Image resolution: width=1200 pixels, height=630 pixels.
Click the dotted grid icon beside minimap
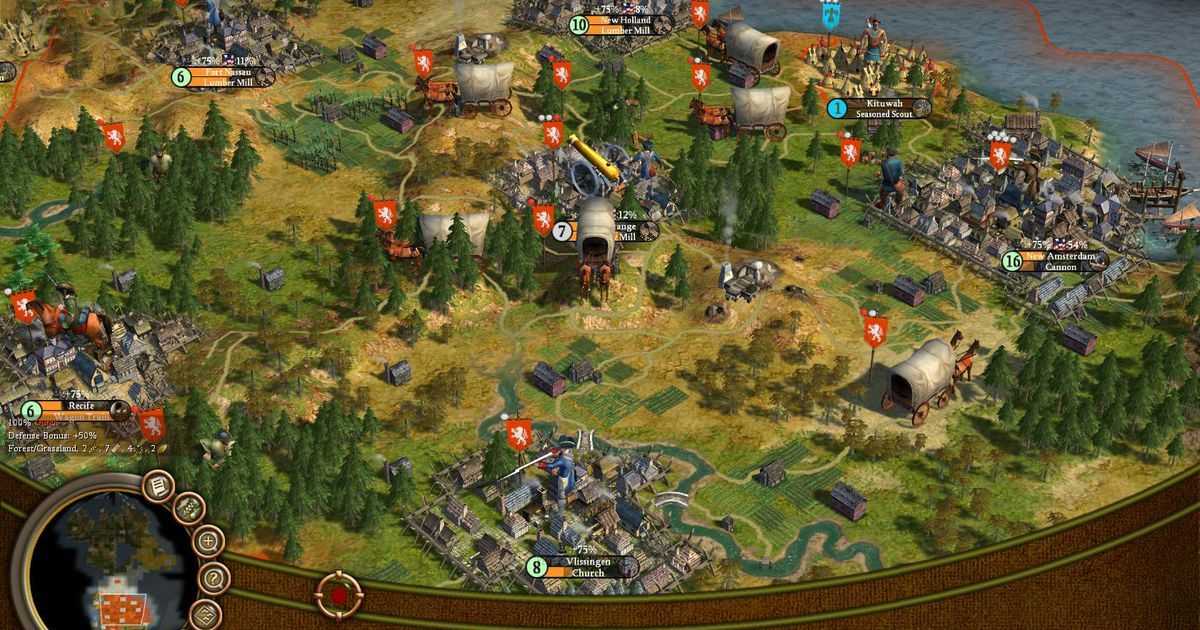(x=189, y=509)
